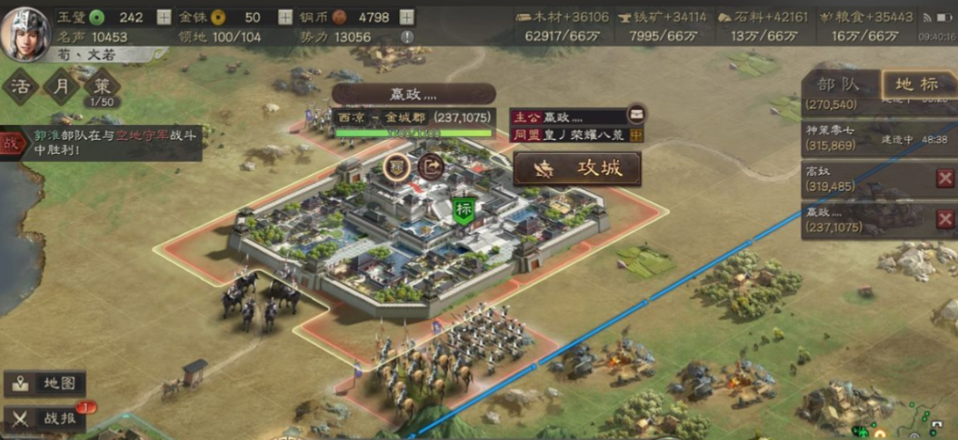This screenshot has height=440, width=958.
Task: Select the green 标 marker on the city
Action: tap(463, 210)
